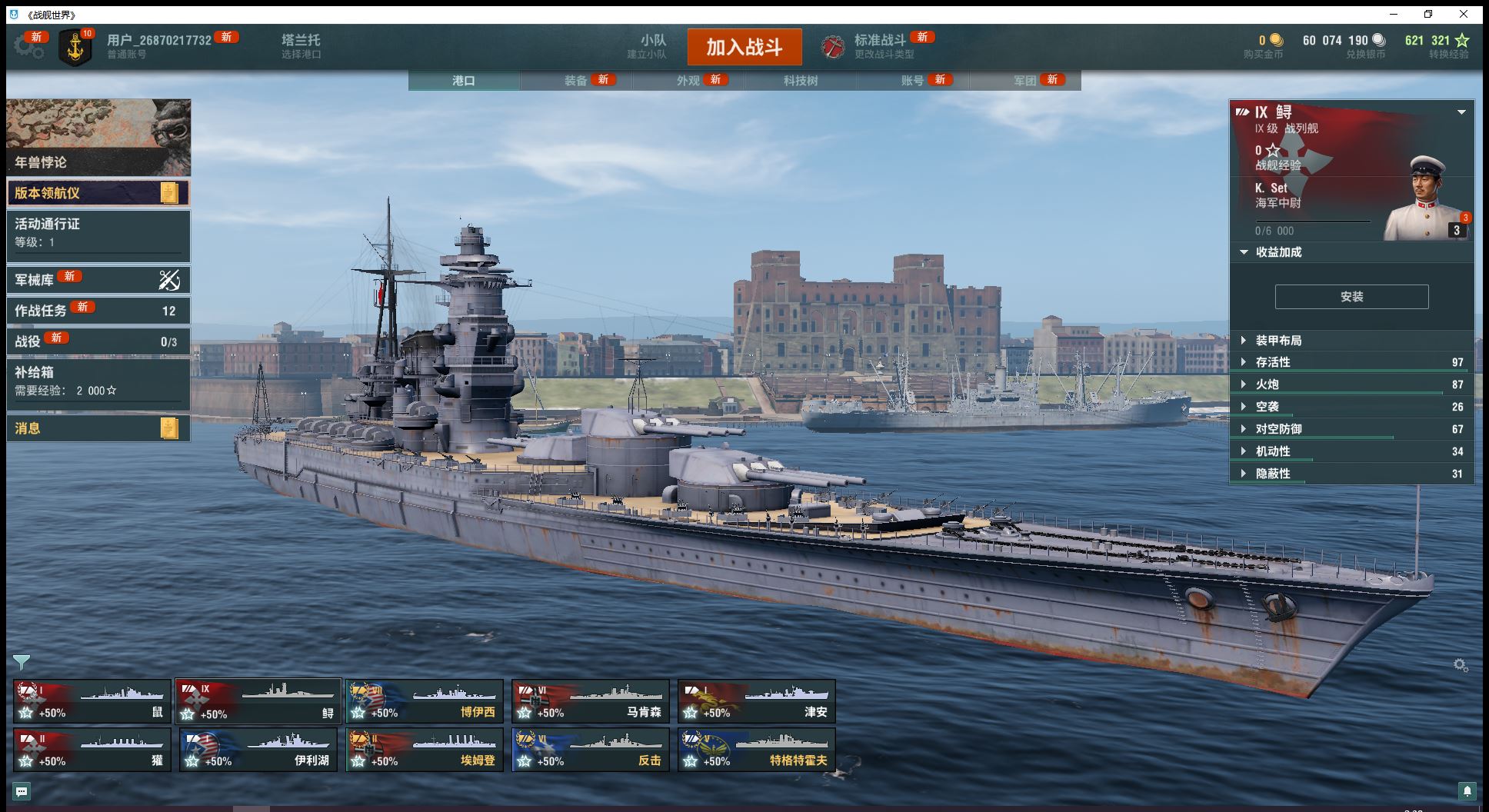Open the 科技树 tab
The image size is (1489, 812).
801,81
